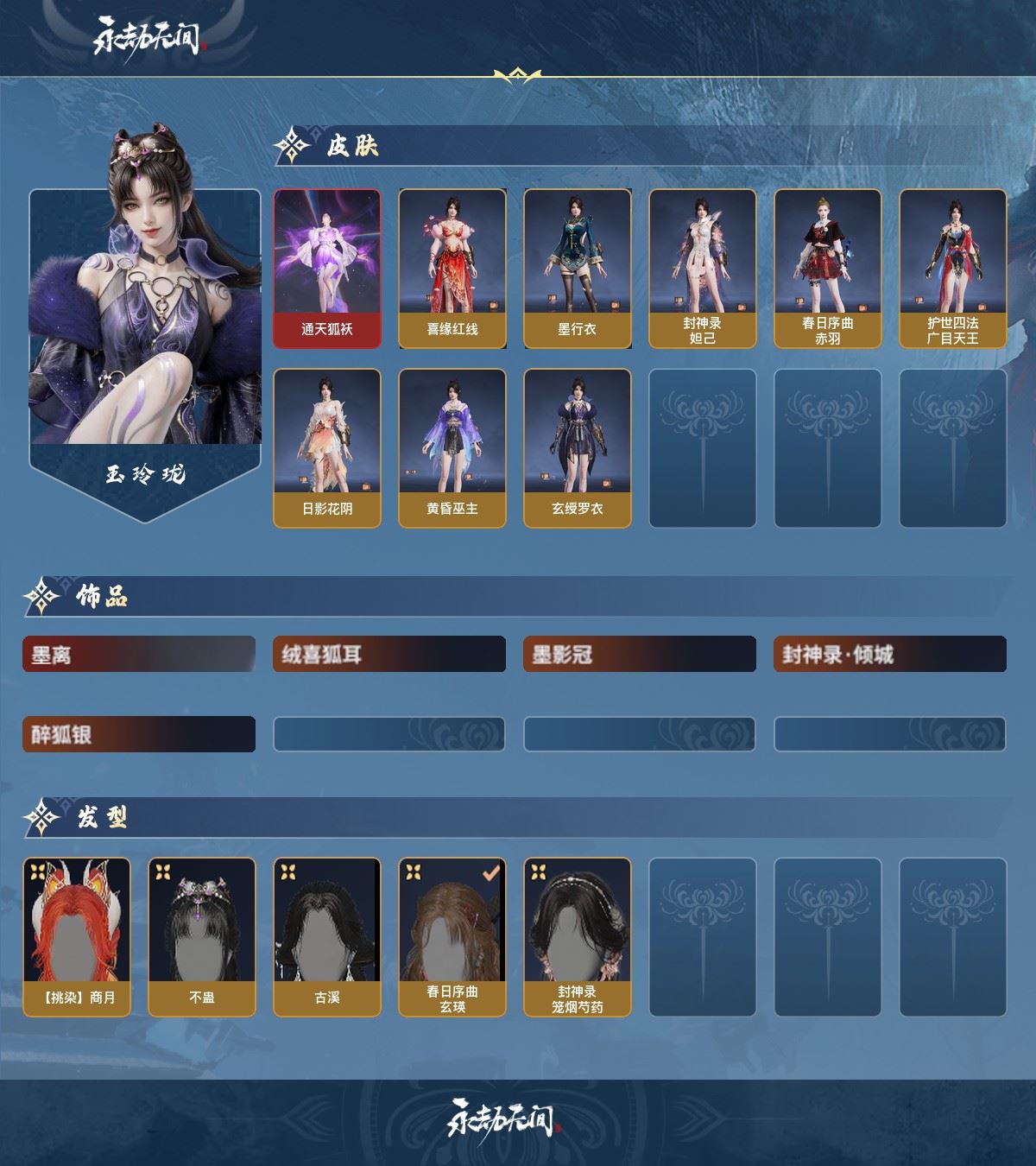Choose the 封神录 笼烟芍药 hairstyle
This screenshot has height=1166, width=1036.
coord(578,937)
